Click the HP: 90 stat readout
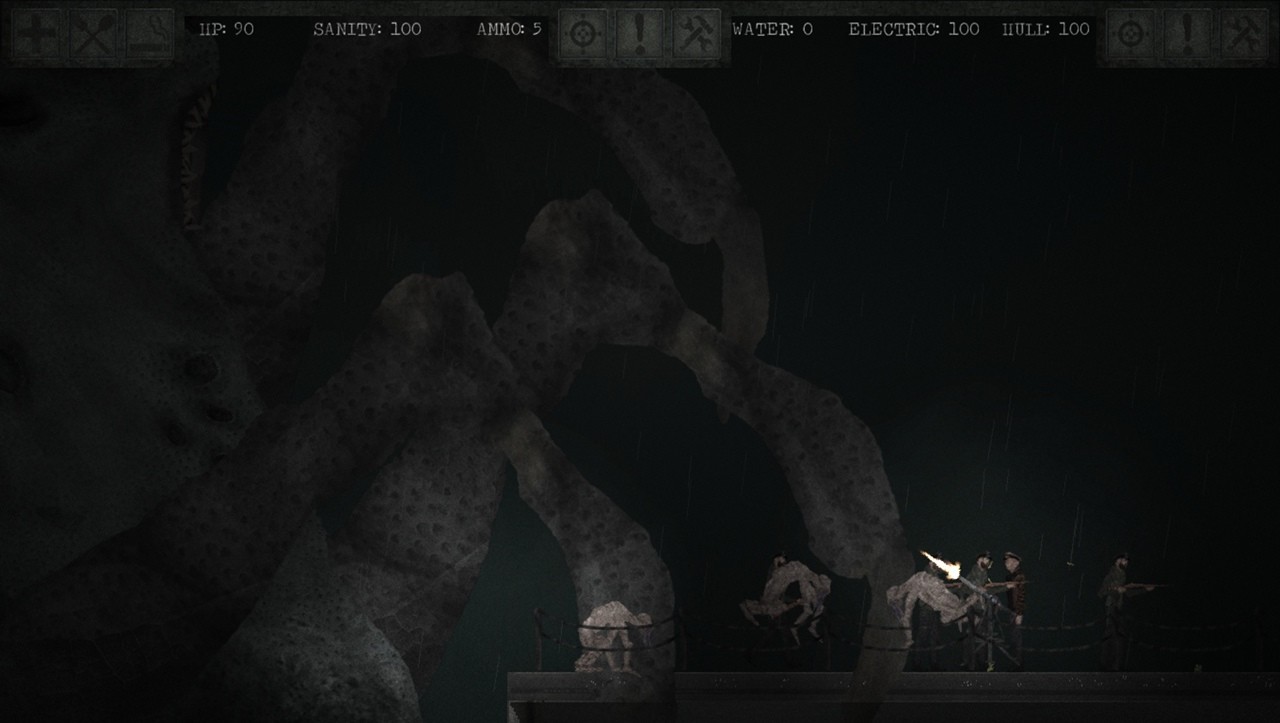The height and width of the screenshot is (723, 1280). tap(226, 30)
